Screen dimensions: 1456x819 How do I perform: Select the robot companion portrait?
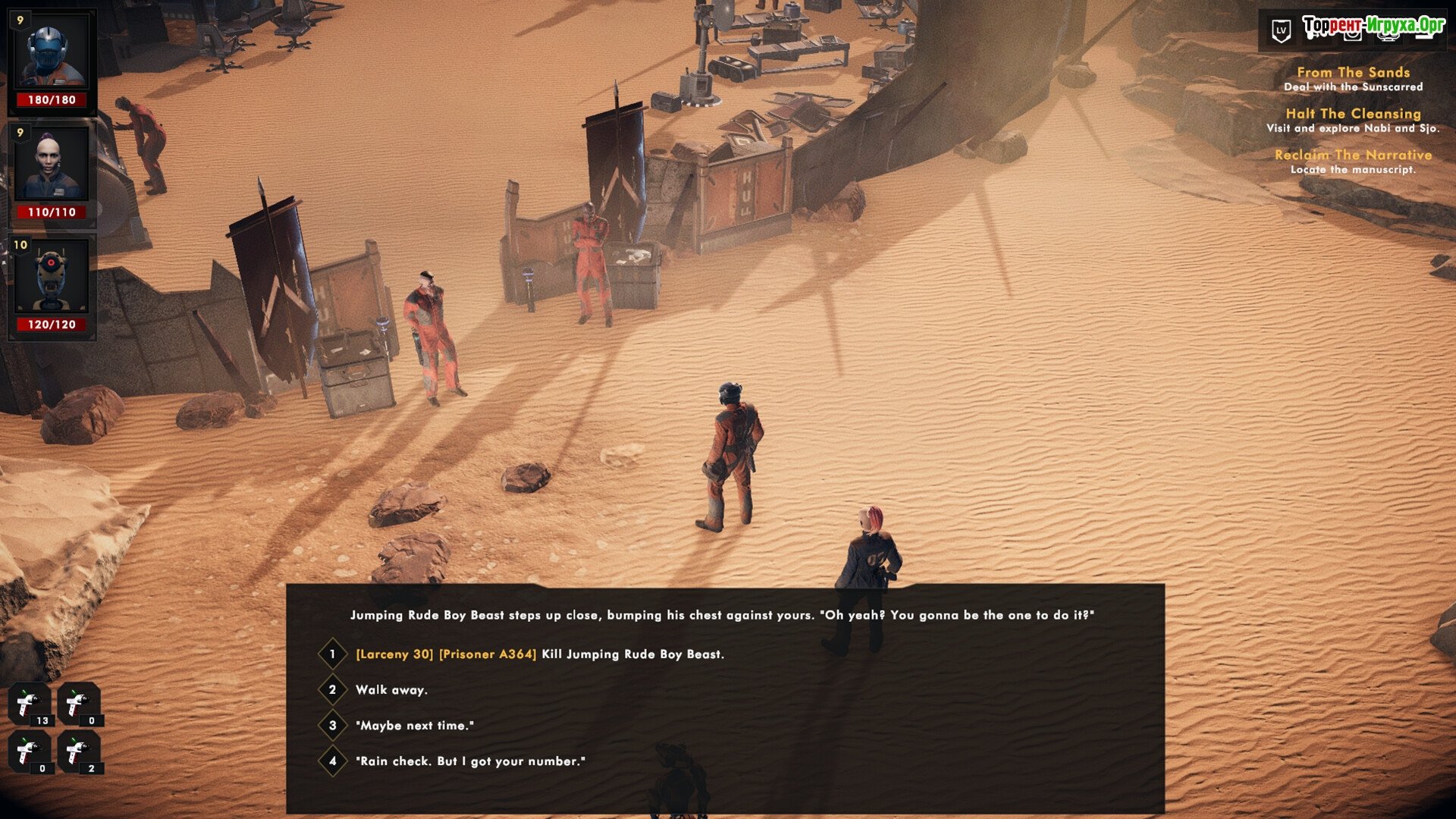(x=52, y=278)
